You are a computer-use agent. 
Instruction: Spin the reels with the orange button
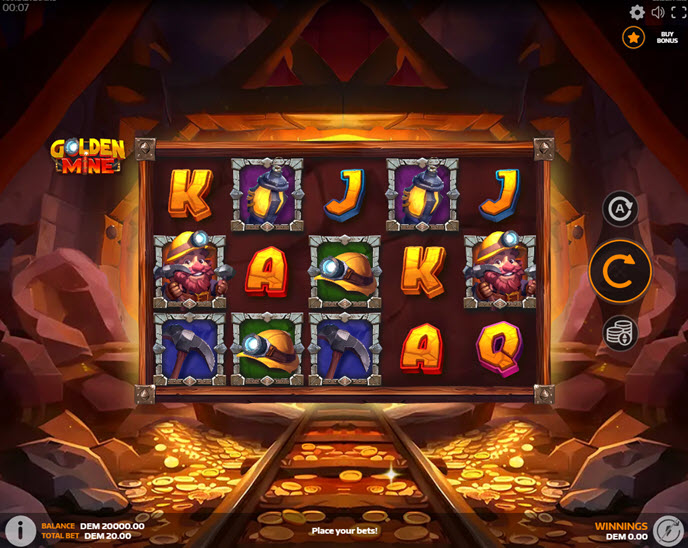point(620,271)
